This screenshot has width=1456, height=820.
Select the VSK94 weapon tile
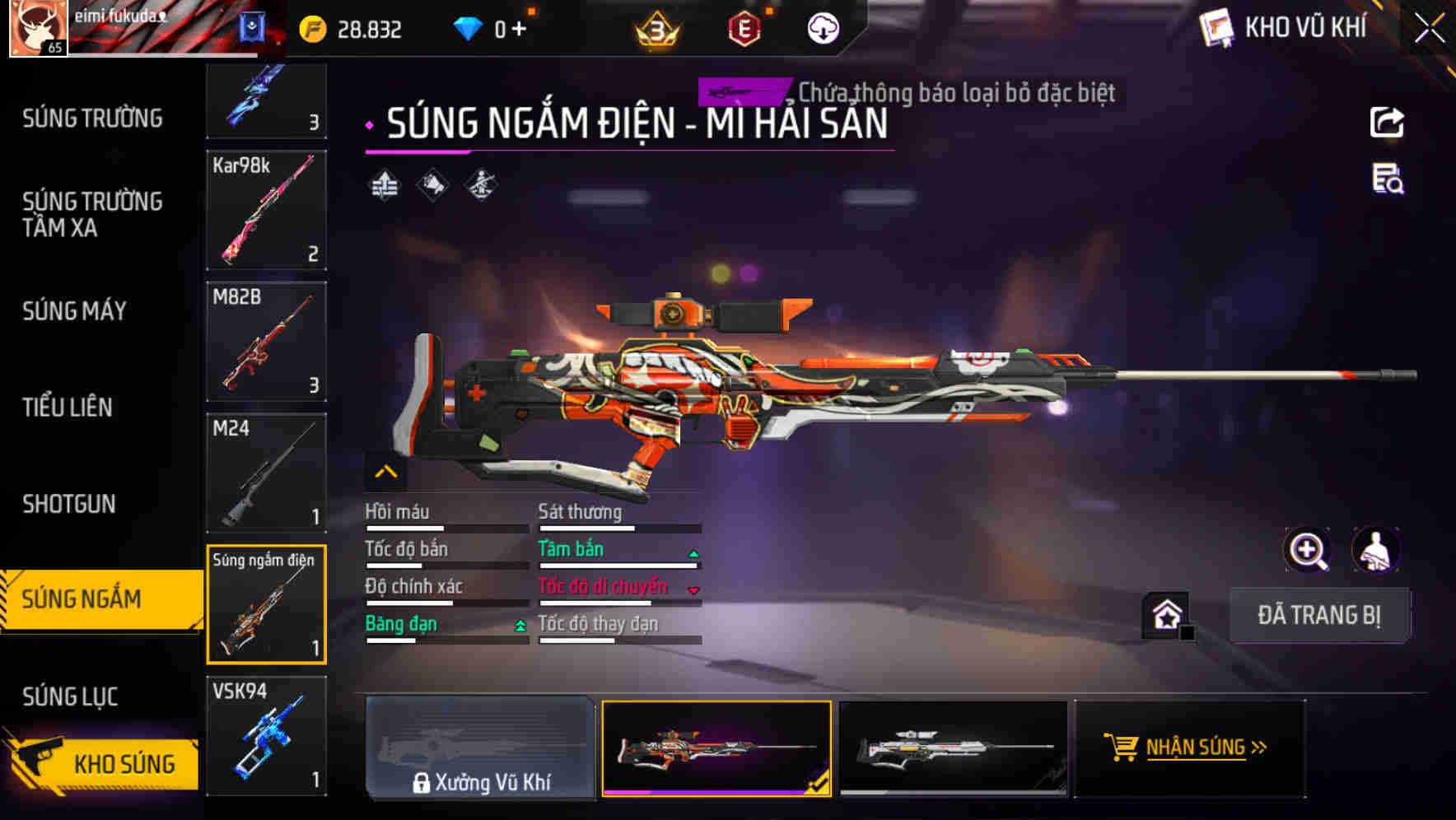coord(266,736)
